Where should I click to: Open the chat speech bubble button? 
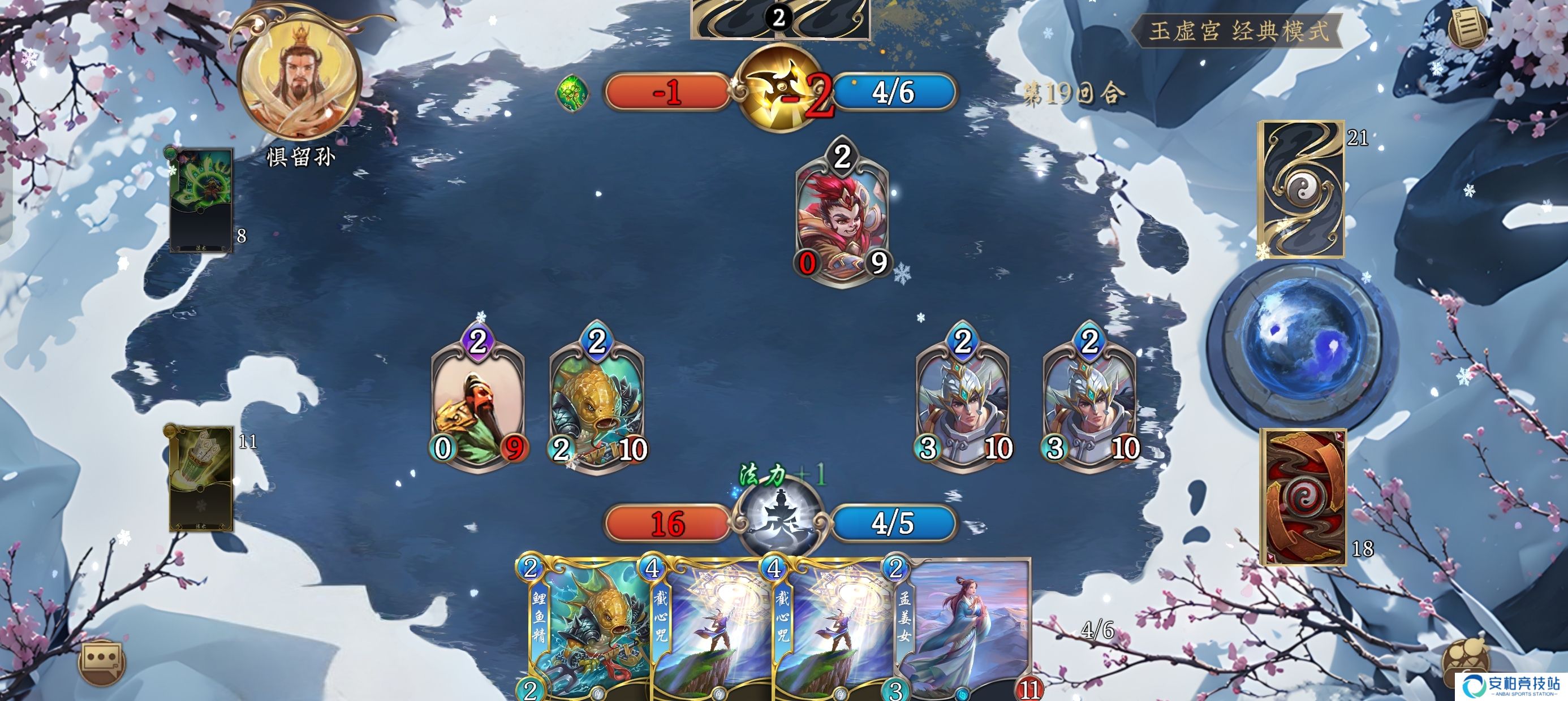click(x=102, y=662)
